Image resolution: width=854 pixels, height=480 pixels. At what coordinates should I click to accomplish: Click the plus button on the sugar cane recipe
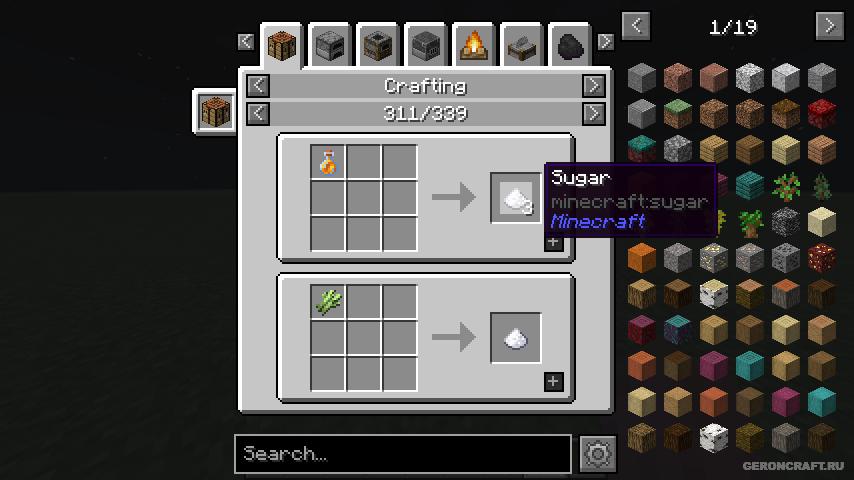[553, 381]
